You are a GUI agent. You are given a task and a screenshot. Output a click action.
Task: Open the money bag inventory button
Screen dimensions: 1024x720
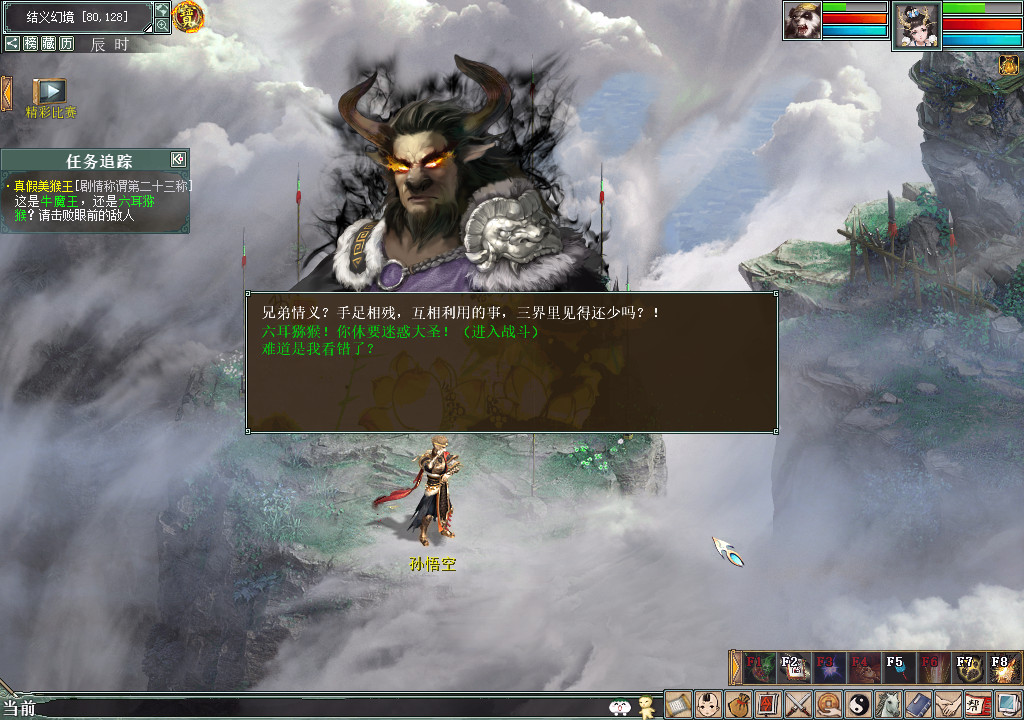(738, 704)
